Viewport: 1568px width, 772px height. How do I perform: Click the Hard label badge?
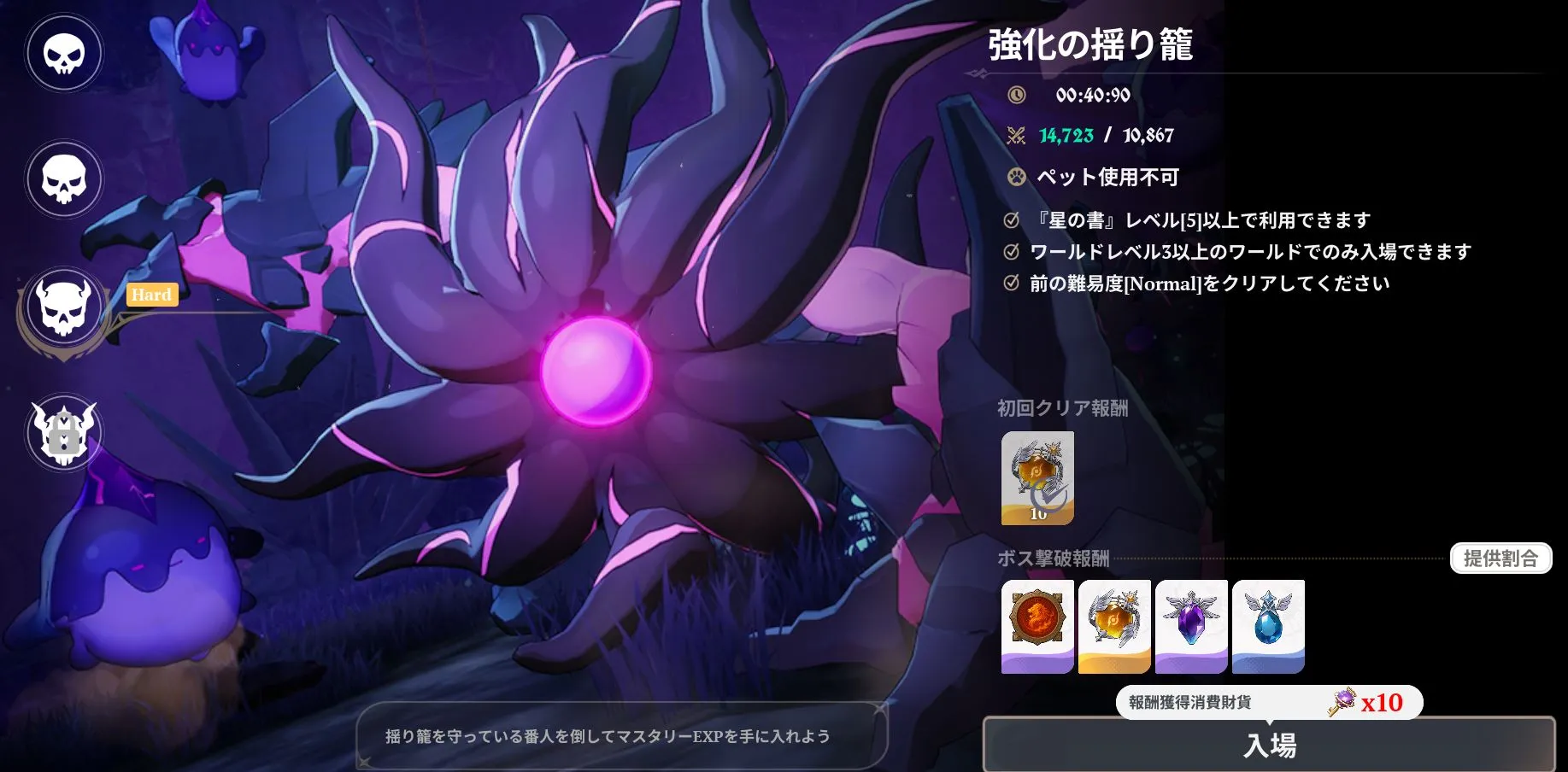coord(151,295)
